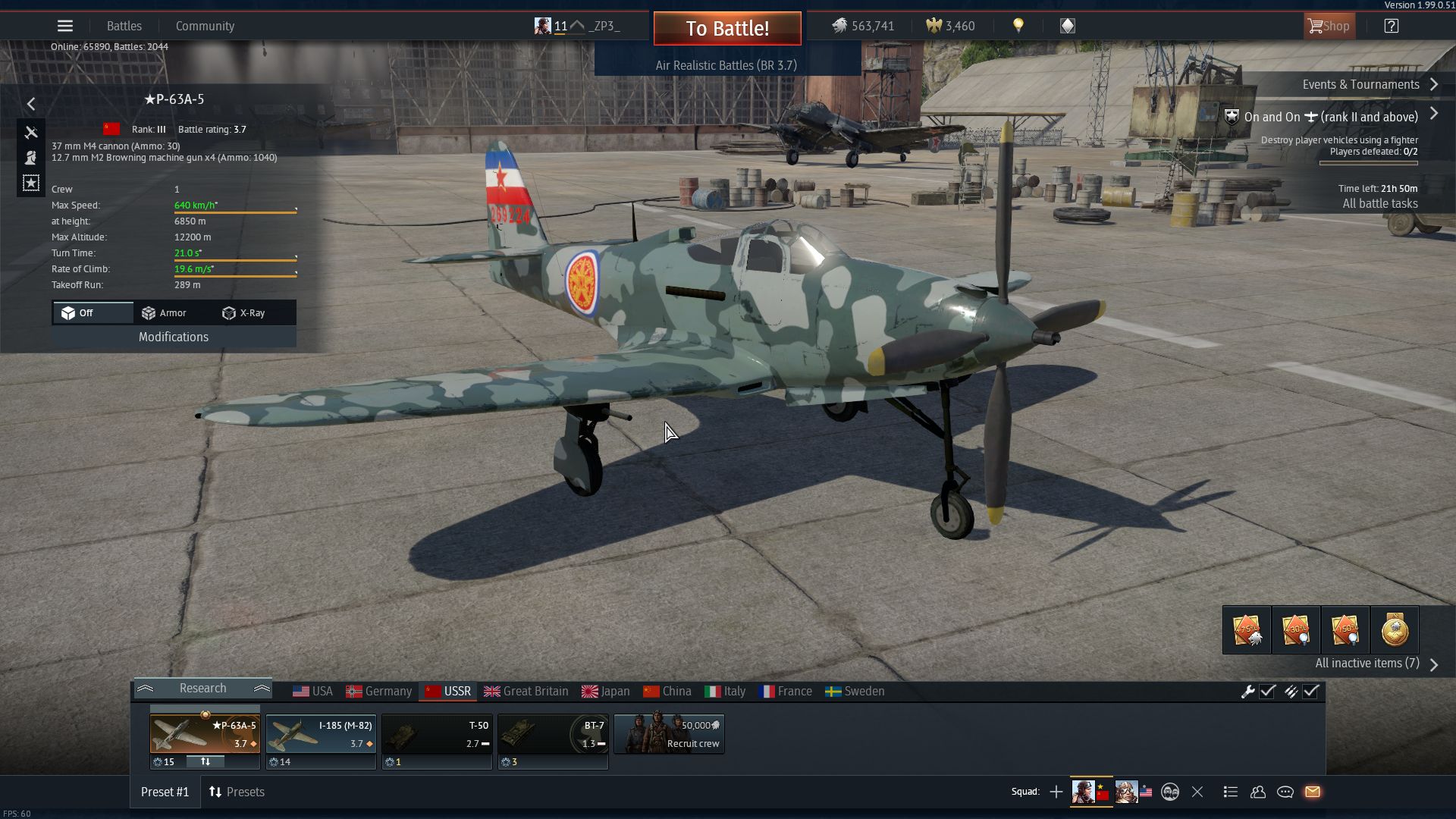The width and height of the screenshot is (1456, 819).
Task: Click the To Battle! button
Action: 726,28
